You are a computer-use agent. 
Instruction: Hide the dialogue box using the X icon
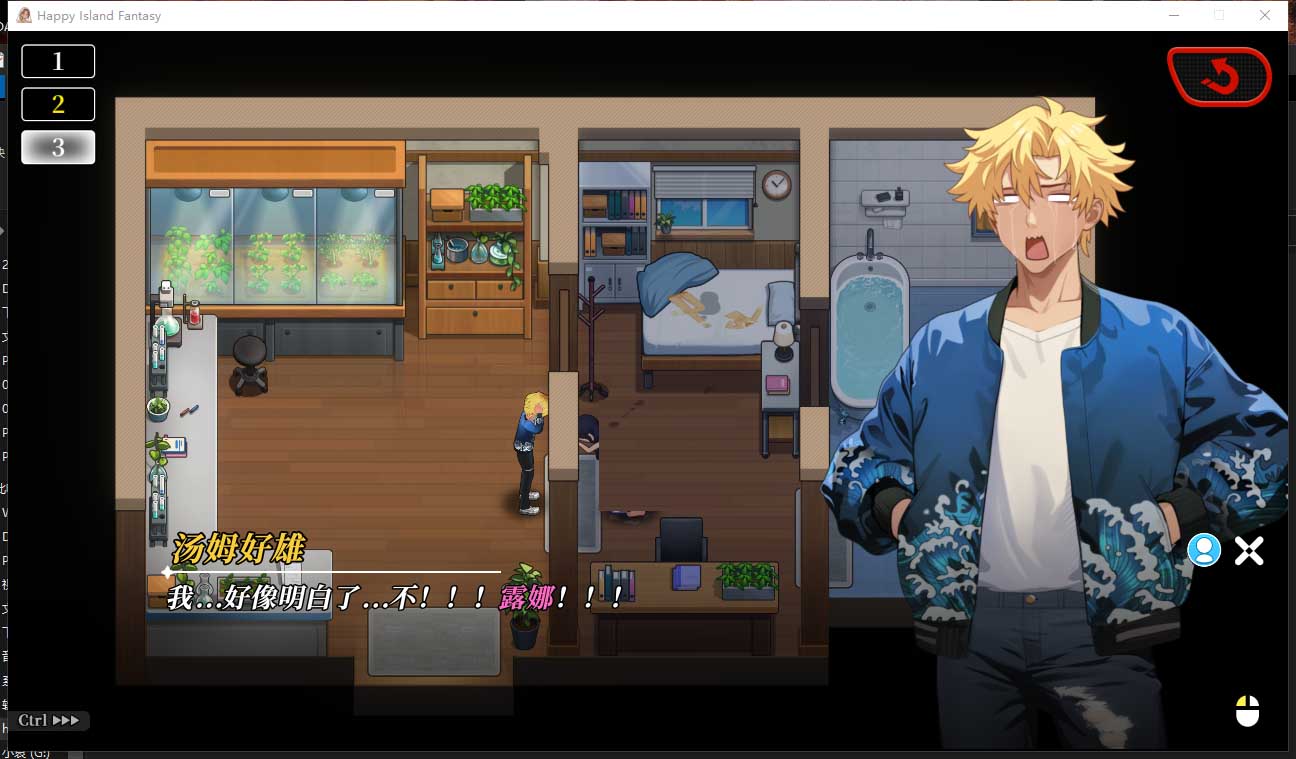1248,550
